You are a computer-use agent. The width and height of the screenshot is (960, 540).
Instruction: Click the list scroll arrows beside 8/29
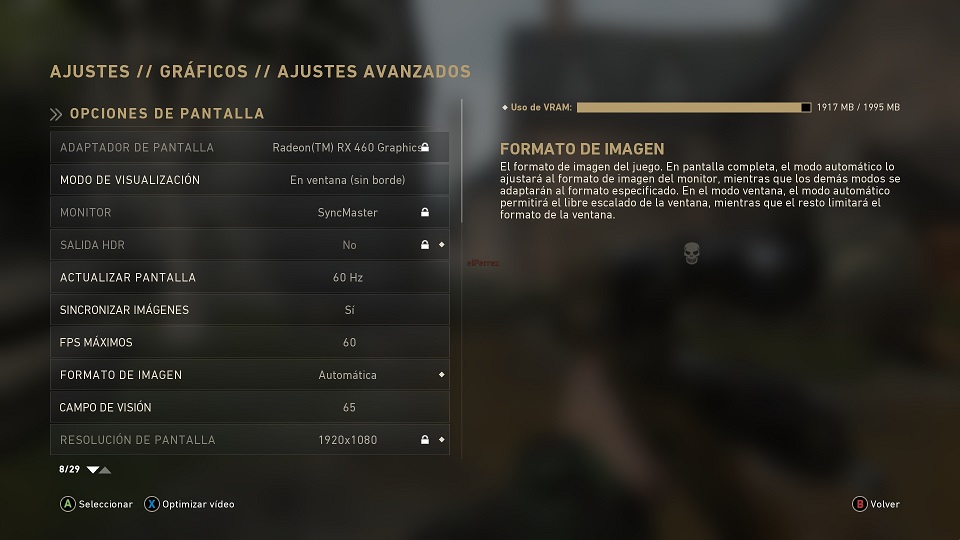coord(99,469)
